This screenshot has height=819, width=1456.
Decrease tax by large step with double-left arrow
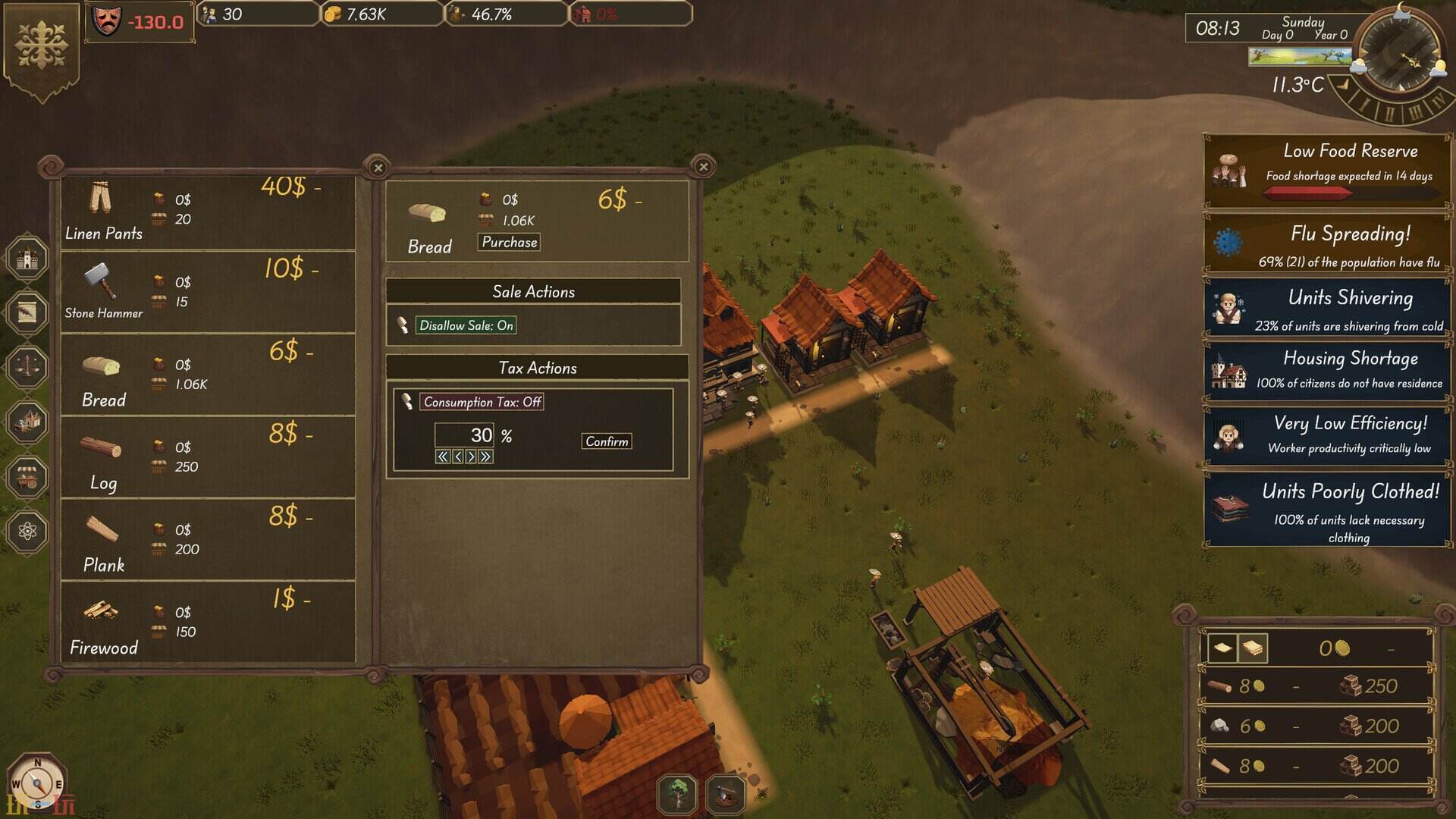442,457
